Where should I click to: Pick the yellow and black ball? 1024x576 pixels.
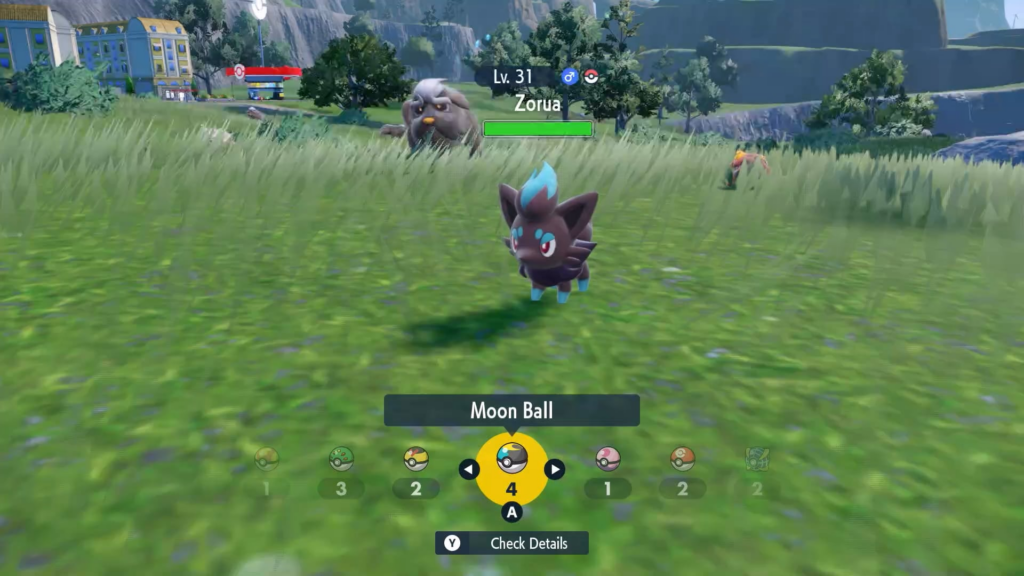point(416,459)
